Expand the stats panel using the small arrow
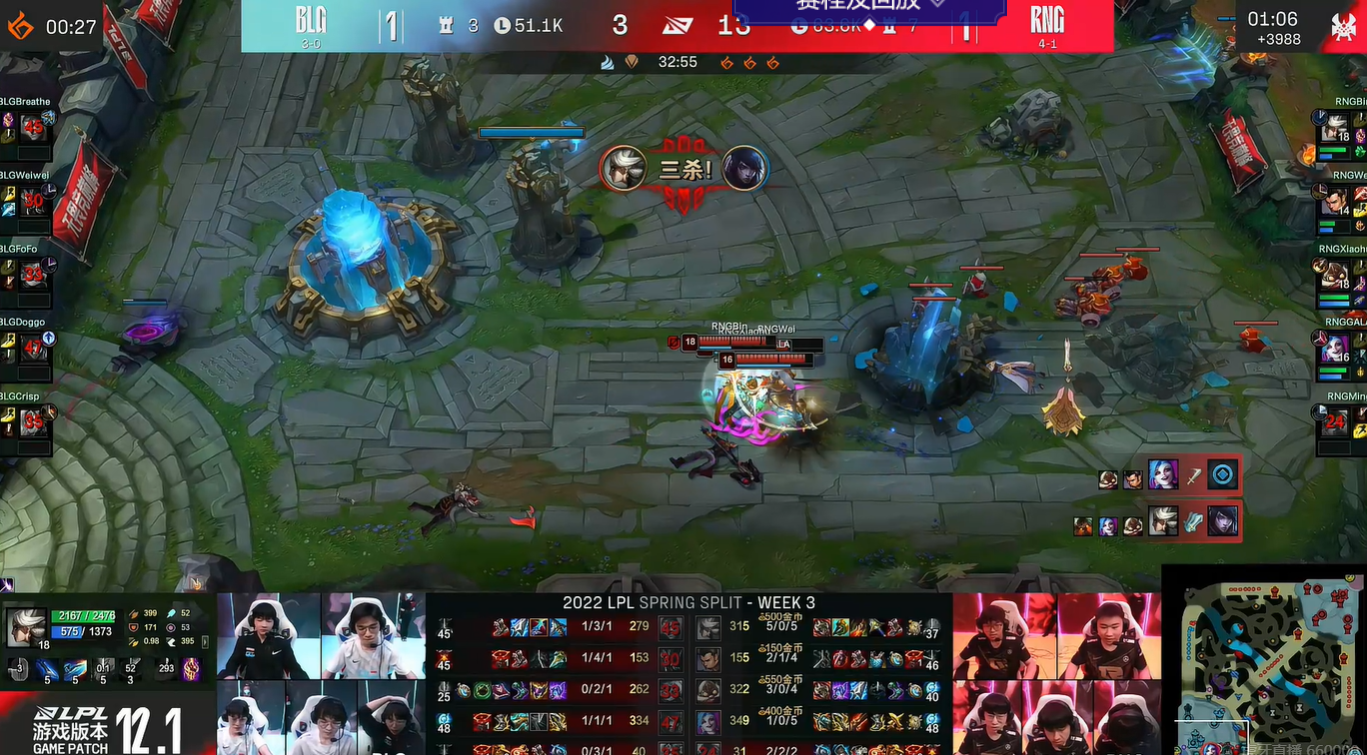Viewport: 1367px width, 755px height. (x=203, y=643)
